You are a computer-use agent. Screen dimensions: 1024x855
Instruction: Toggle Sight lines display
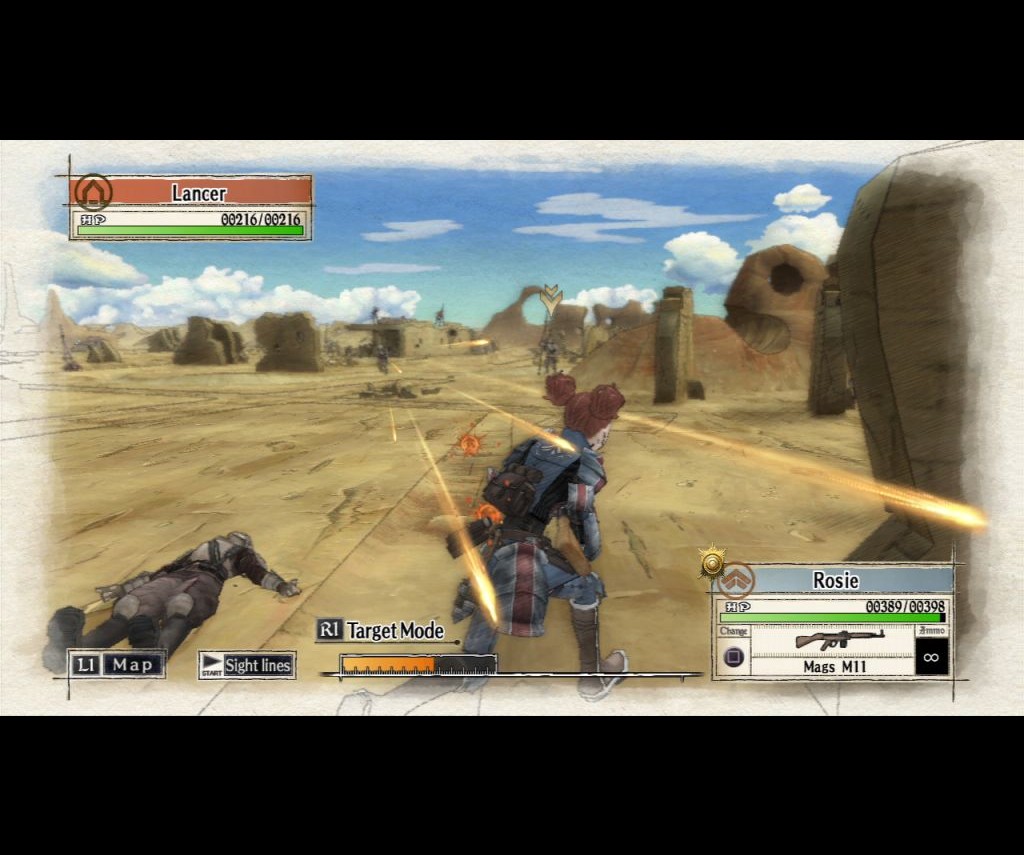point(247,665)
